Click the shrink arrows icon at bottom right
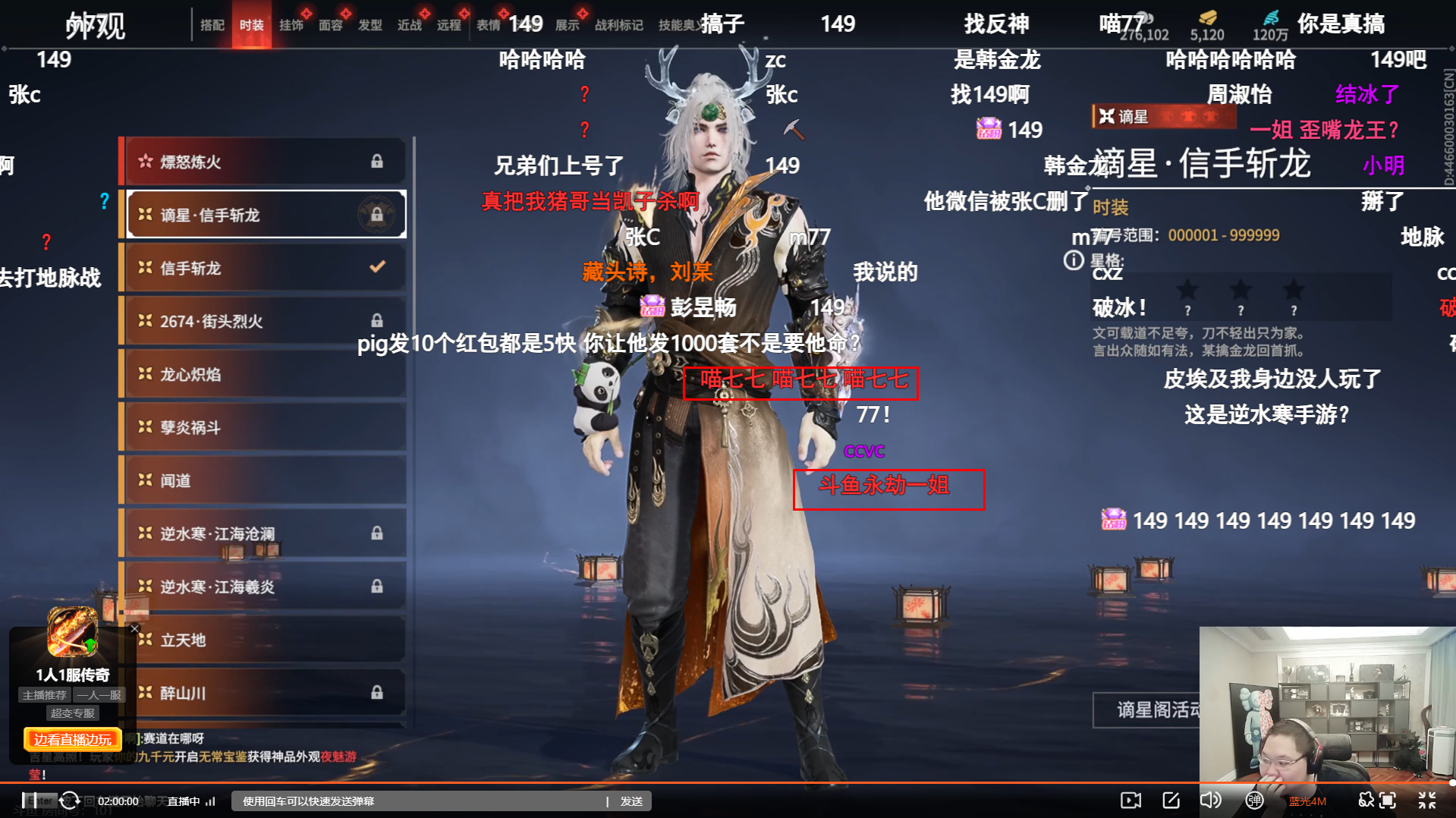The width and height of the screenshot is (1456, 818). tap(1426, 800)
